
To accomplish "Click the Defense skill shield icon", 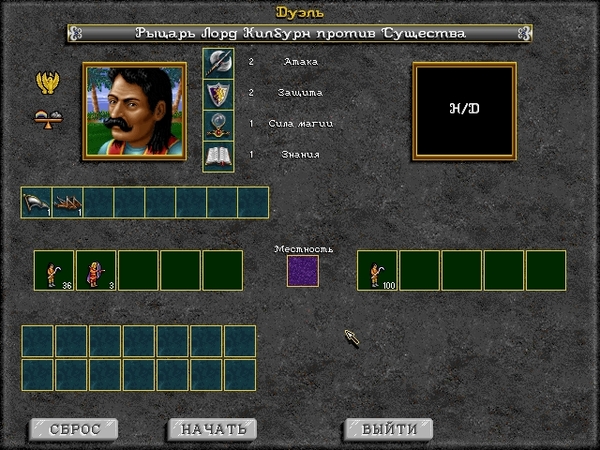I will 218,94.
